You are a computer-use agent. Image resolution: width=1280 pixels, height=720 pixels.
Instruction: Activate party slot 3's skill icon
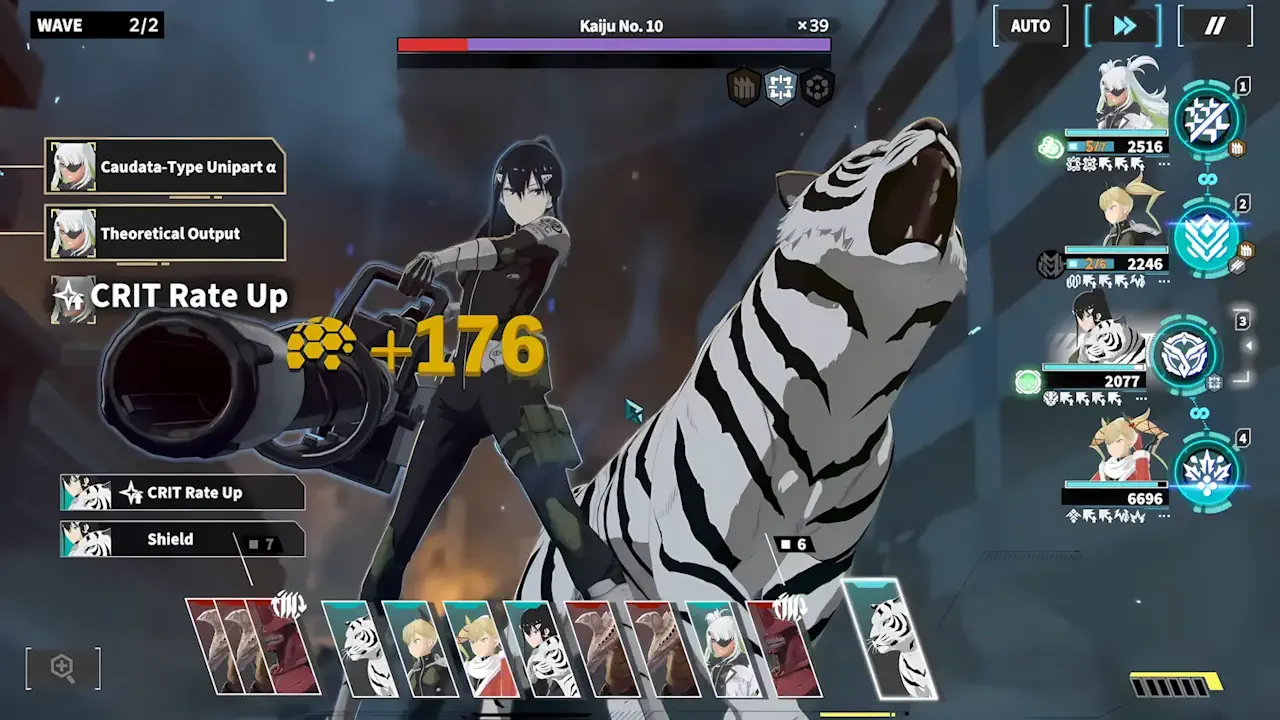point(1187,354)
